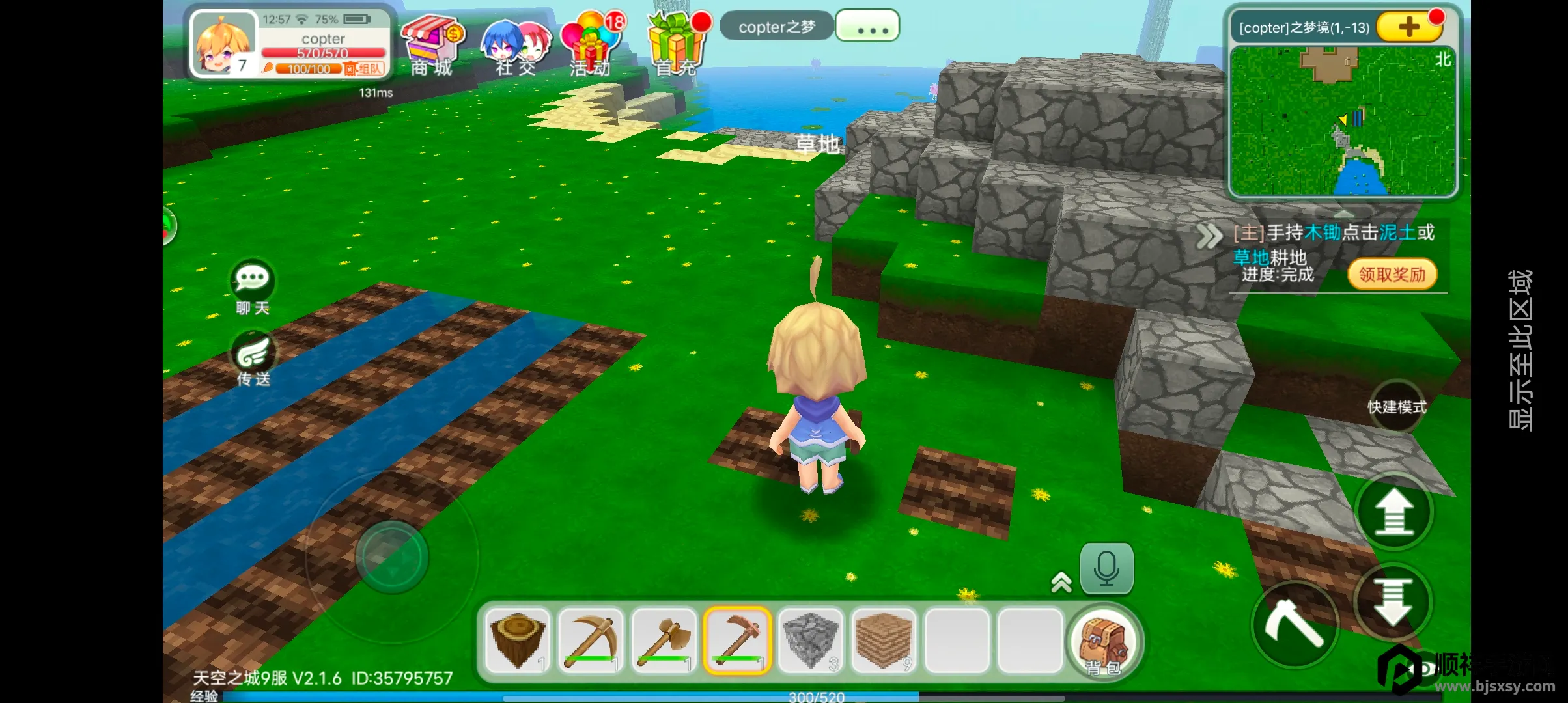The image size is (1568, 703).
Task: Select the wood log hotbar slot
Action: [518, 641]
